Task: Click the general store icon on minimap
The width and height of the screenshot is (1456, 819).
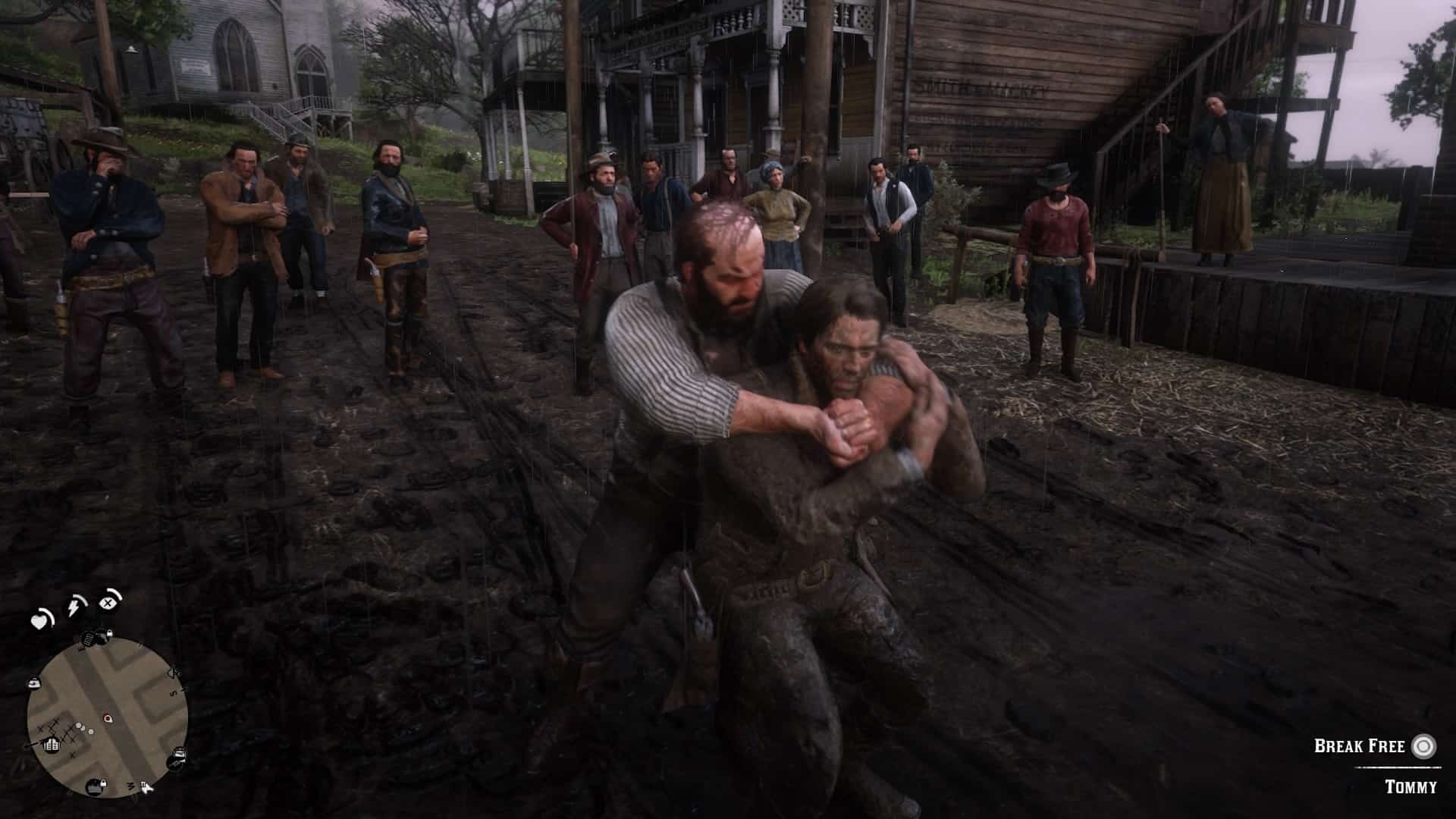Action: tap(52, 745)
